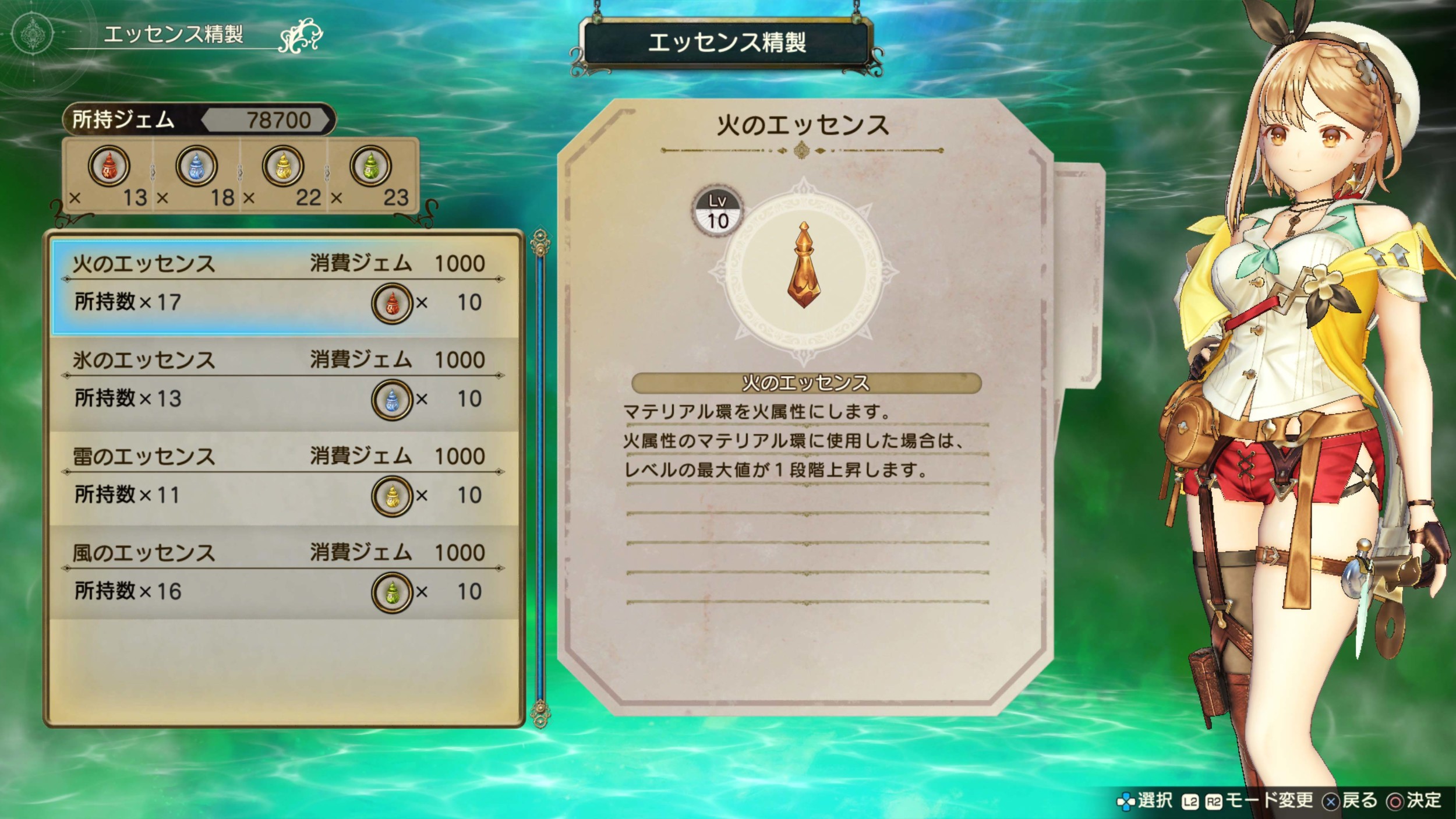Click the essence list scrollbar
The width and height of the screenshot is (1456, 819).
[540, 478]
